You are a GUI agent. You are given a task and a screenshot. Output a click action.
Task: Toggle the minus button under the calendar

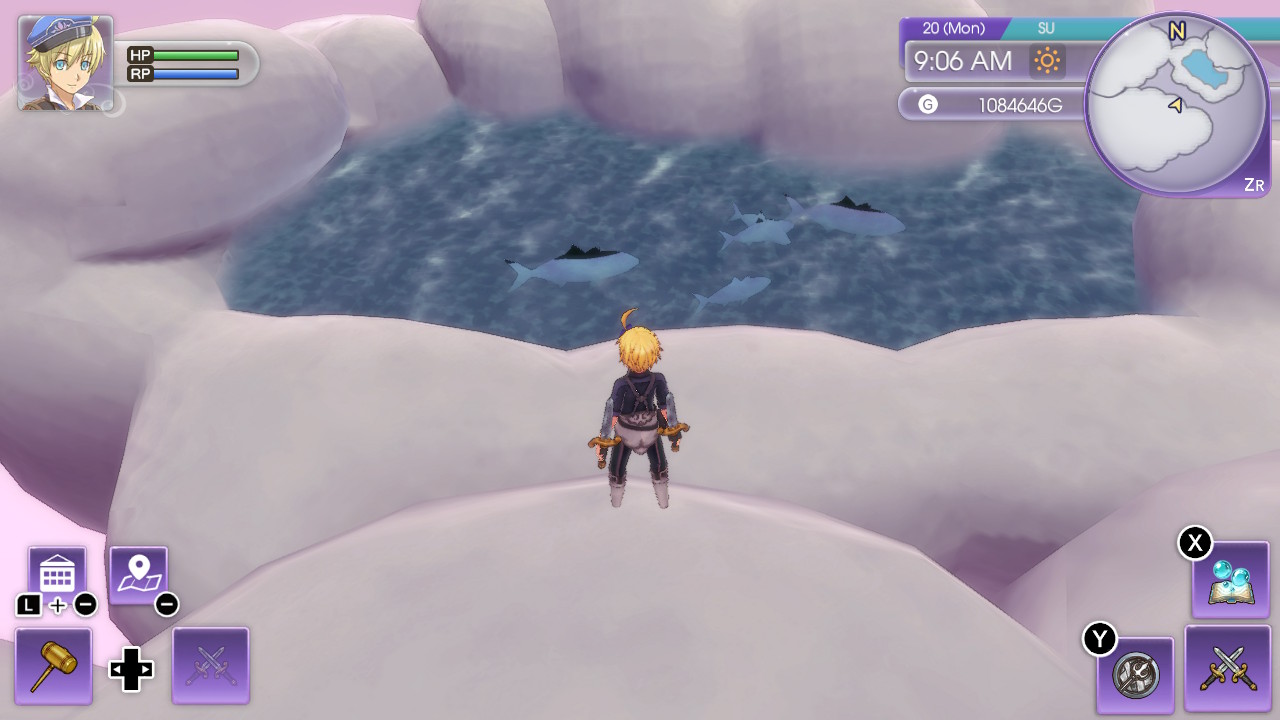coord(88,602)
